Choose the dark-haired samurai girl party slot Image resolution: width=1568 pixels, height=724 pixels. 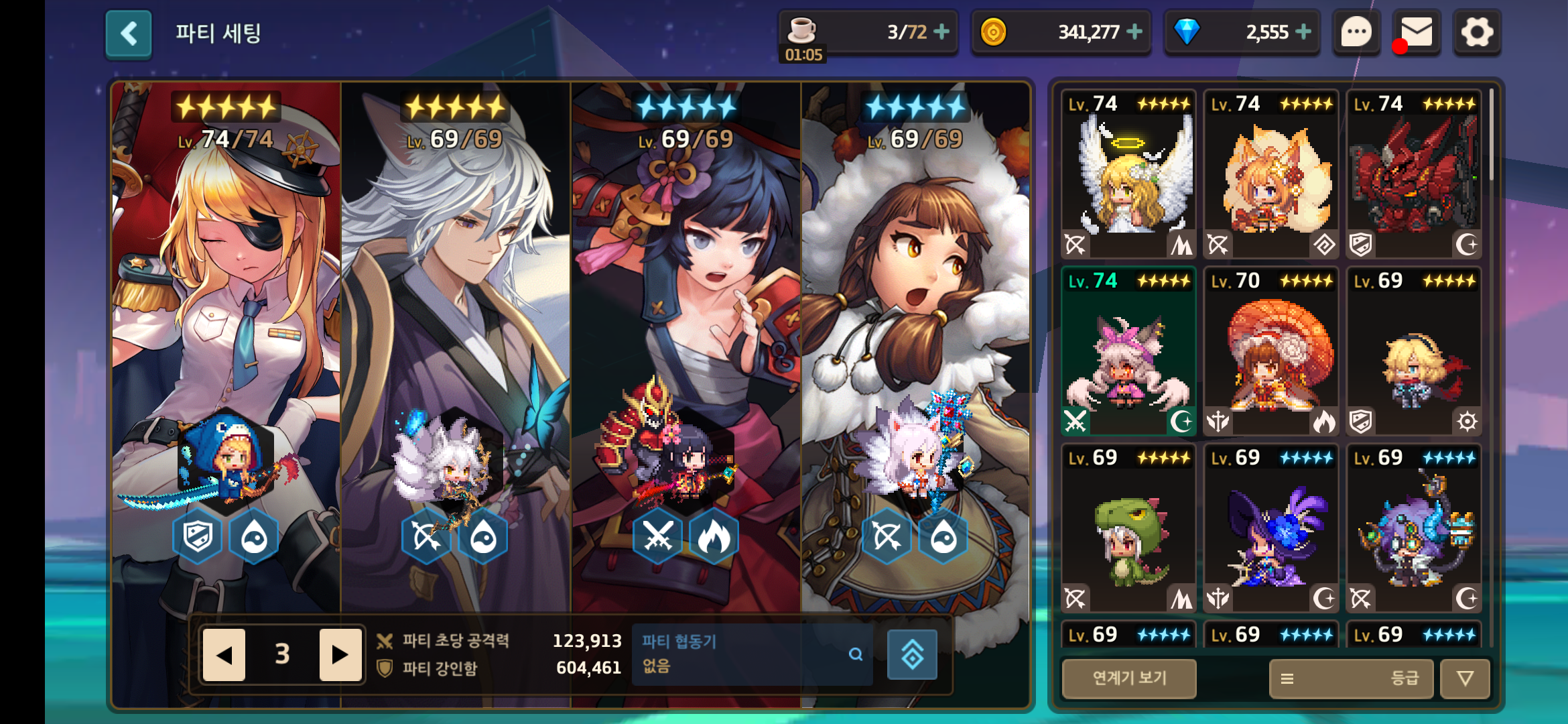[x=685, y=335]
